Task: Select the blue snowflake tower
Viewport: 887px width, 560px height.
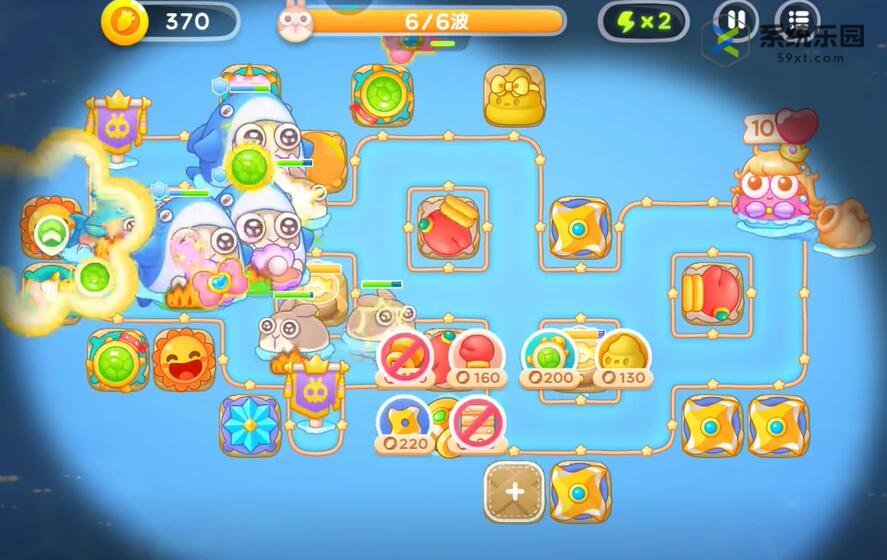Action: [x=249, y=423]
